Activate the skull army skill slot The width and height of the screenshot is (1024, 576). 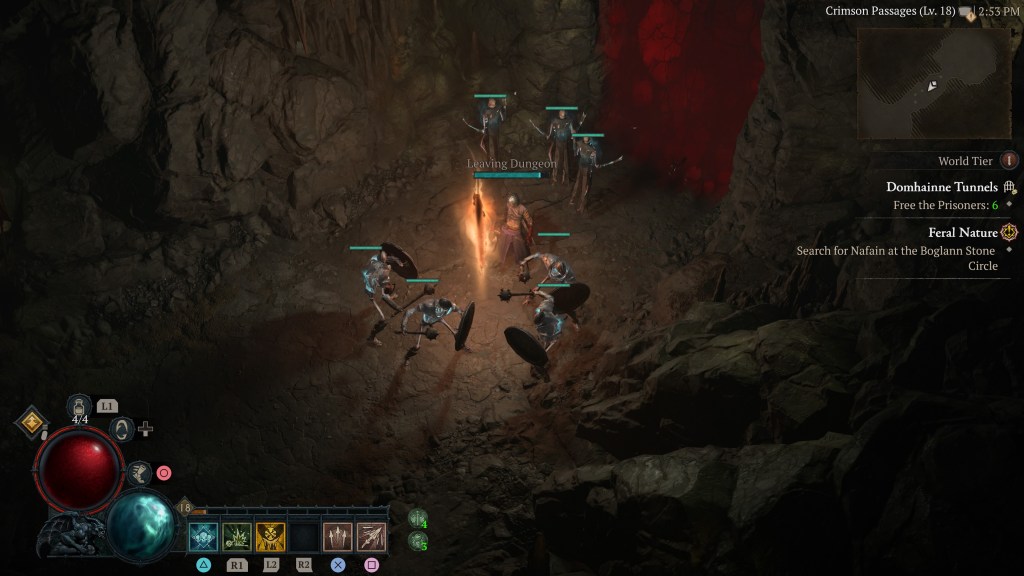click(204, 537)
